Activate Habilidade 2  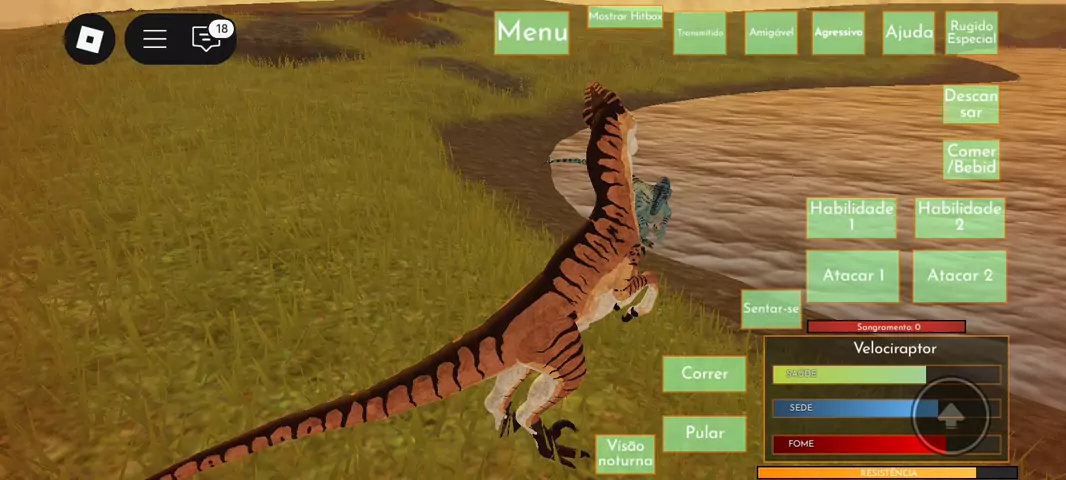point(959,217)
